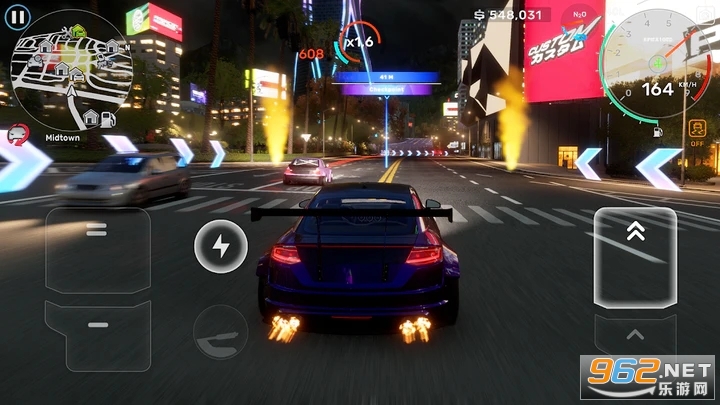
Task: Tap the pad marked with a single bar
Action: 97,325
